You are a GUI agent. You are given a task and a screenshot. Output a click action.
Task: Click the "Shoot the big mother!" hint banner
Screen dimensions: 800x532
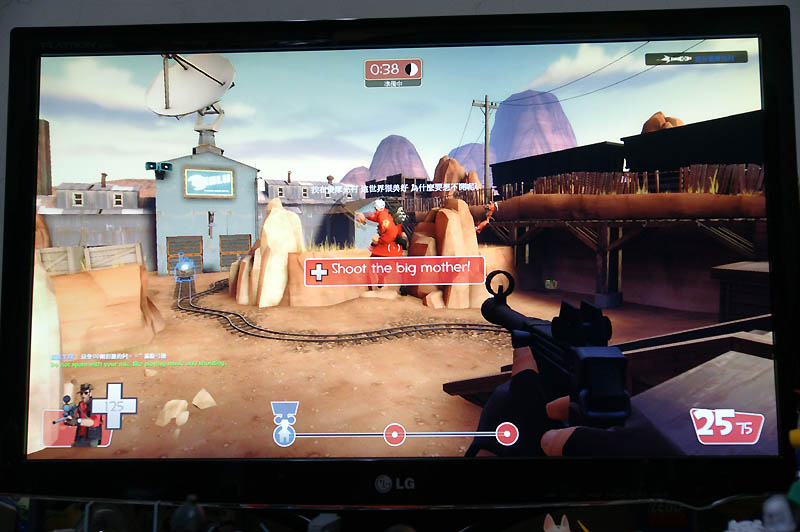[395, 270]
